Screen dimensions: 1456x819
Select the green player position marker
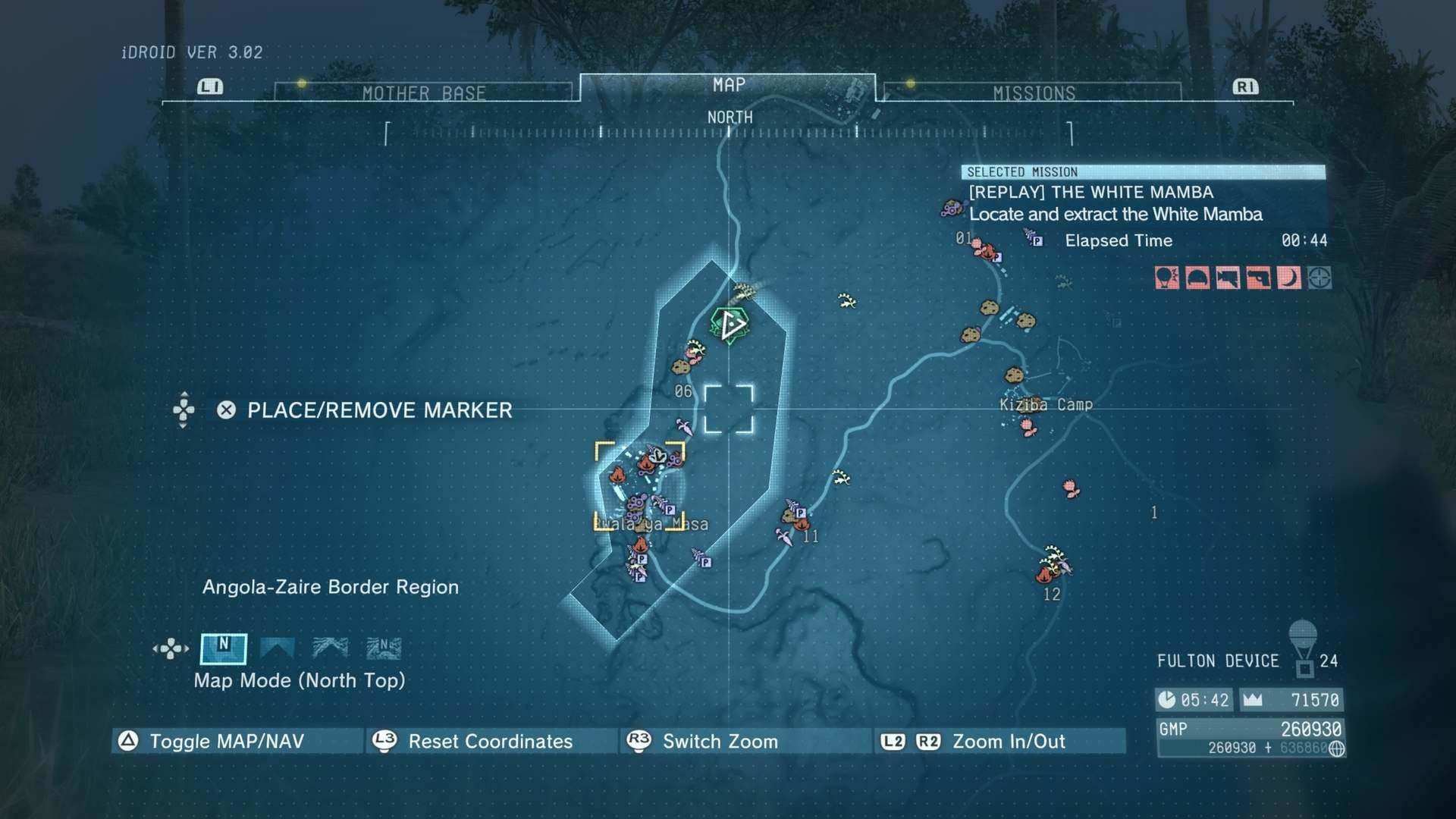pyautogui.click(x=730, y=325)
